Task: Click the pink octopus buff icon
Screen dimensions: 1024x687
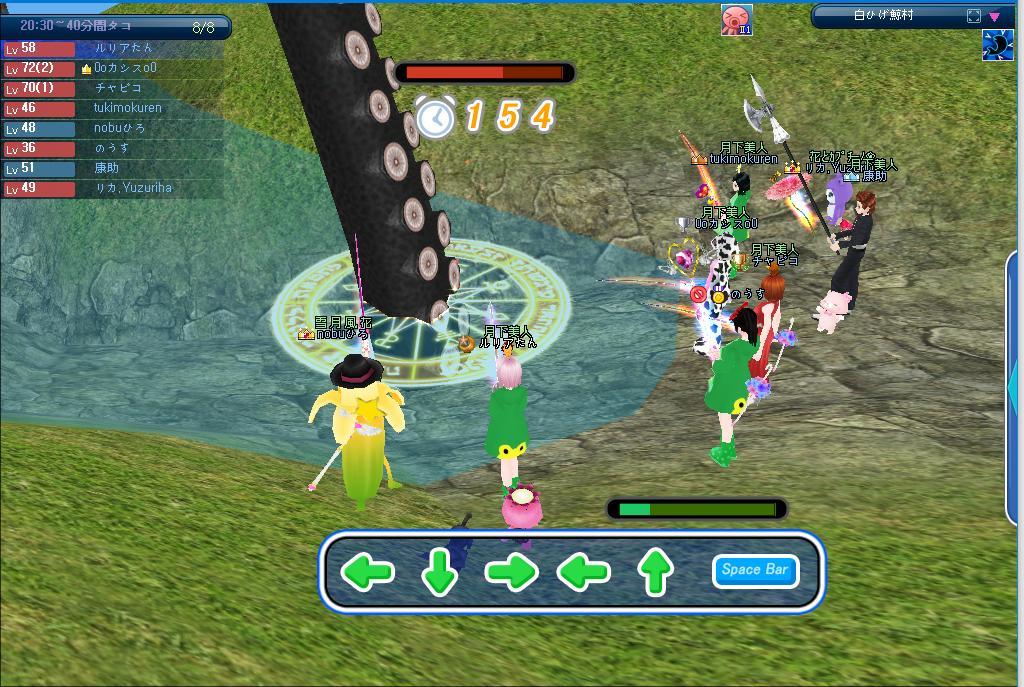Action: 737,19
